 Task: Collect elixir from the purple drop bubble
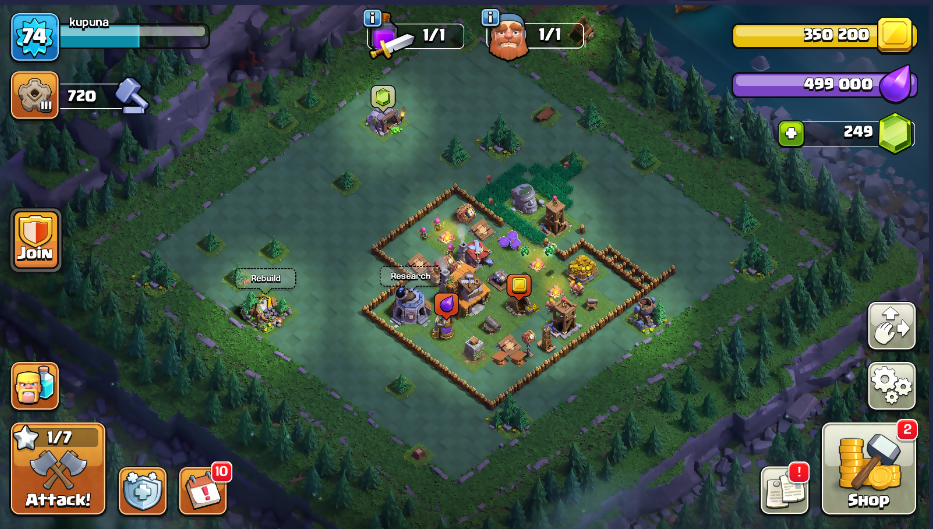click(x=446, y=305)
